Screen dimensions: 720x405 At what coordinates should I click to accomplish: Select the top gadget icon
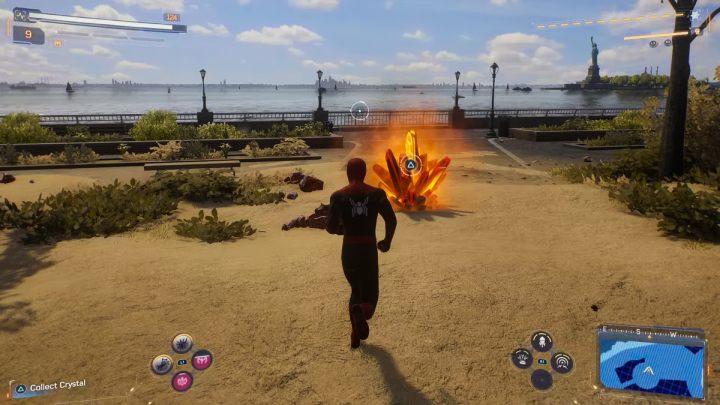[x=541, y=341]
